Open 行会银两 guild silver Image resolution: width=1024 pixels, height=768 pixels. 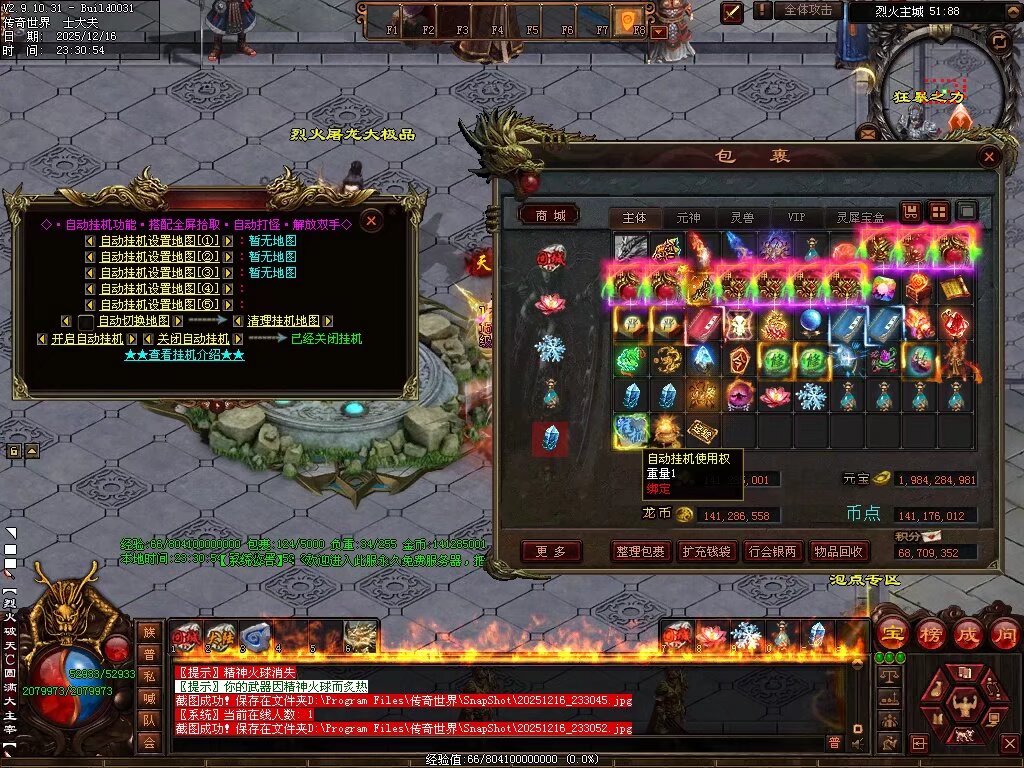[771, 551]
